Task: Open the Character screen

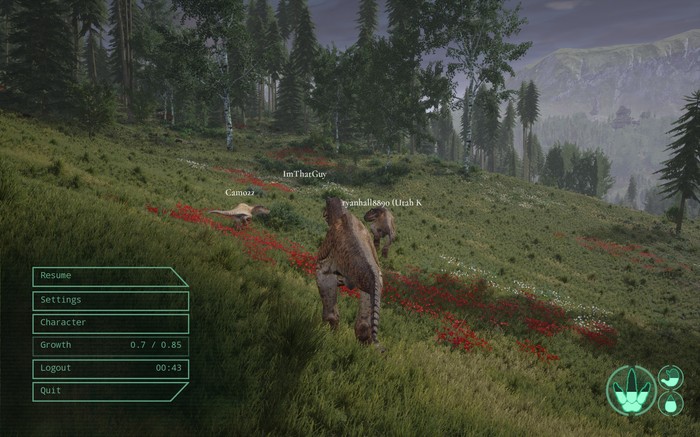Action: tap(110, 323)
